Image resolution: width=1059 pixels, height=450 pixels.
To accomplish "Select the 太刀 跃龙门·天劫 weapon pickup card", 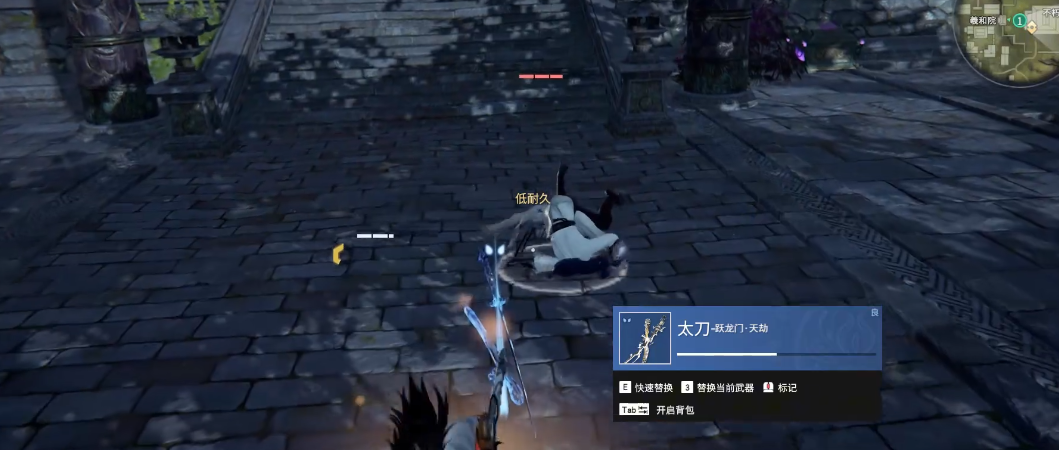I will tap(746, 338).
